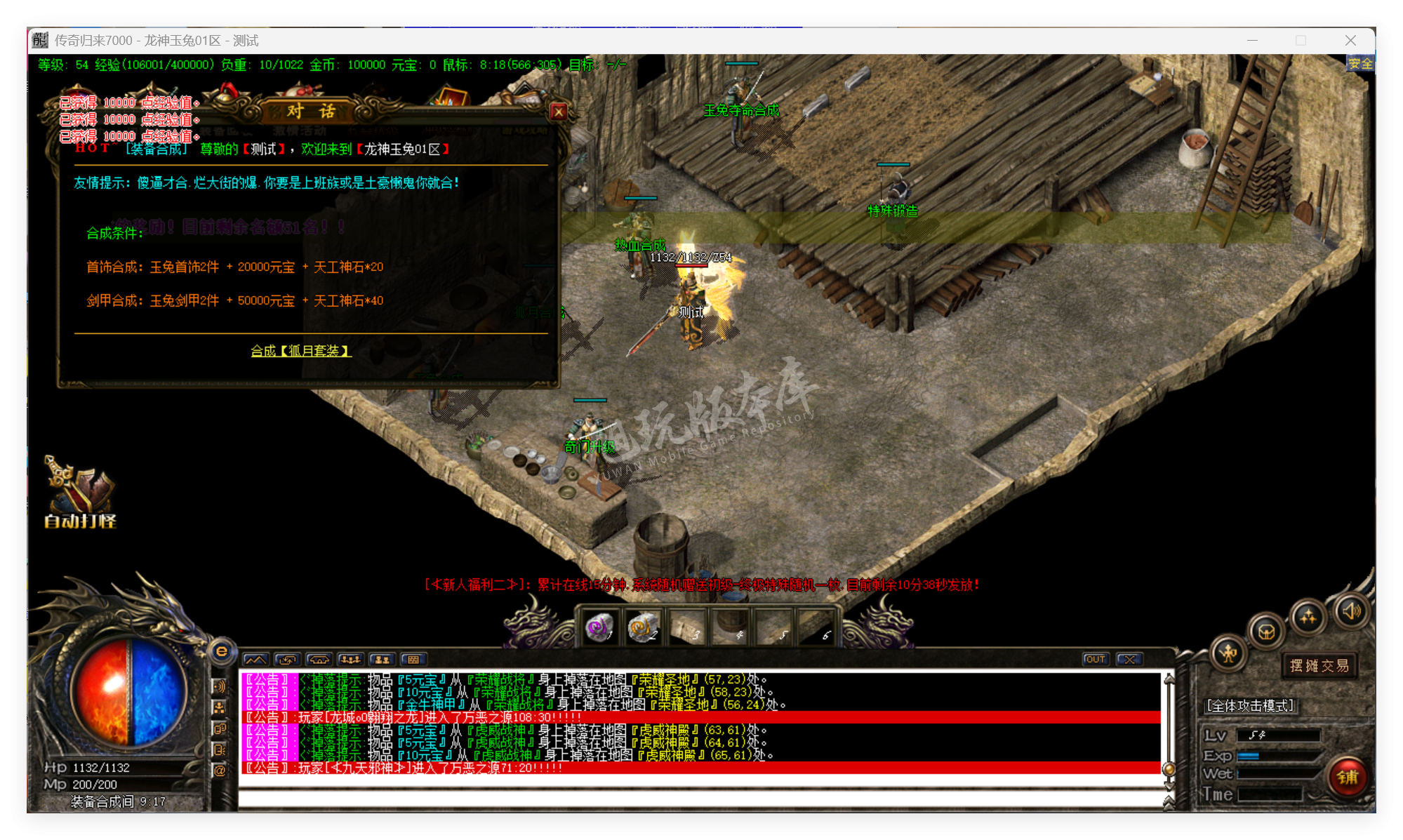The width and height of the screenshot is (1403, 840).
Task: Toggle the loudspeaker broadcast icon beside chat
Action: click(x=220, y=686)
